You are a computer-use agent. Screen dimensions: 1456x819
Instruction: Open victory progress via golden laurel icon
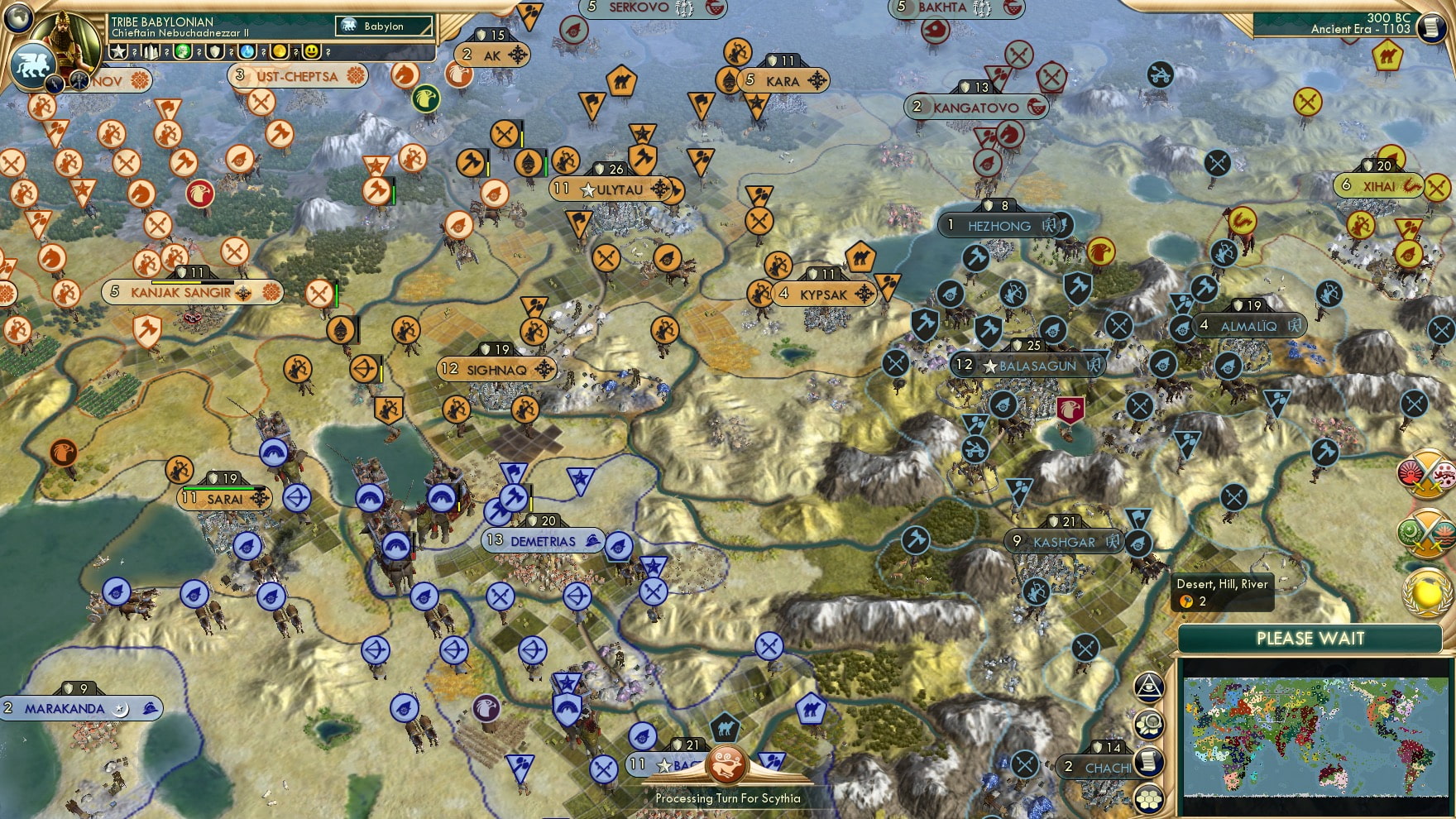pos(1424,592)
